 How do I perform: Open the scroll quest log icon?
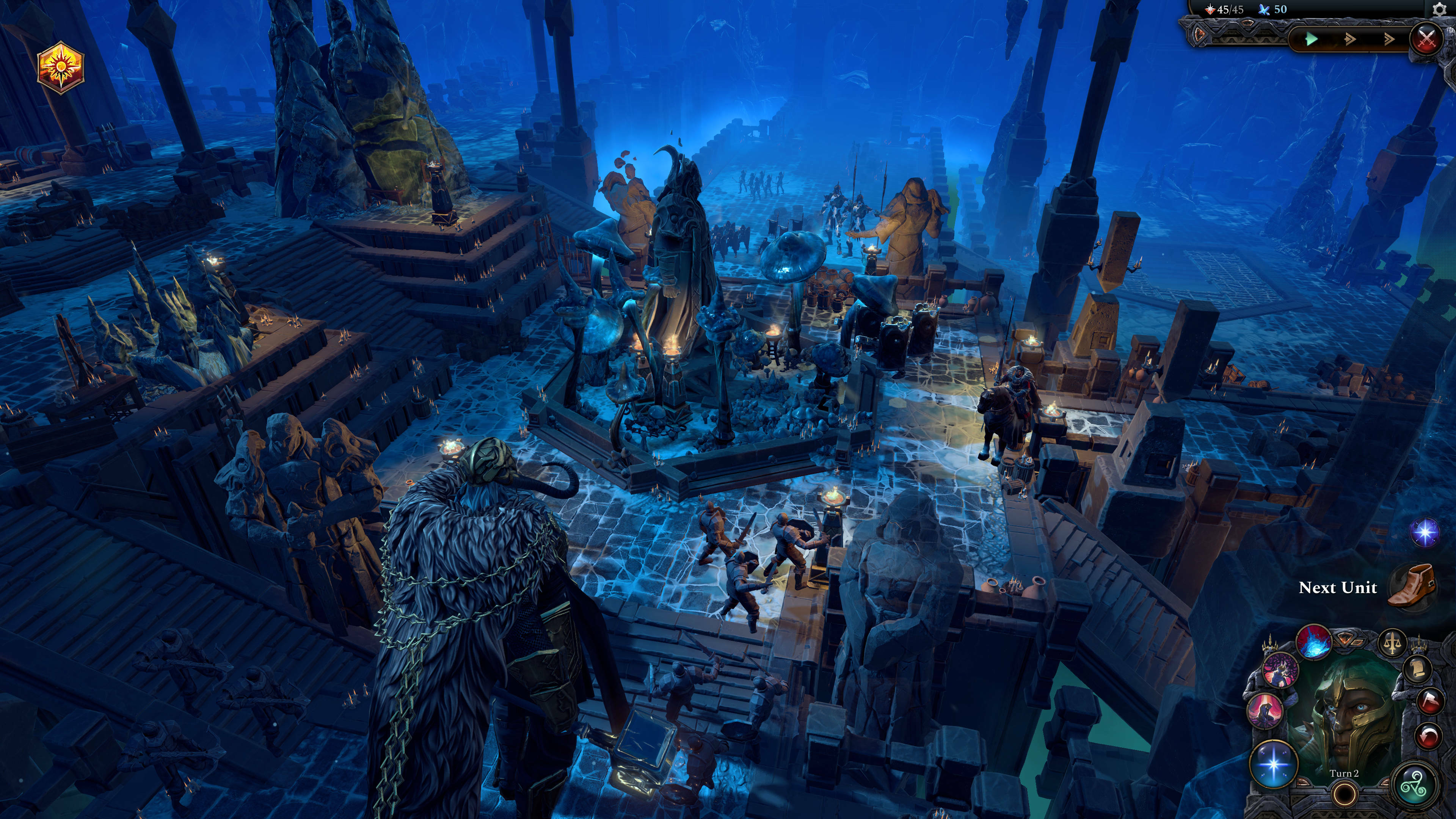coord(1418,669)
